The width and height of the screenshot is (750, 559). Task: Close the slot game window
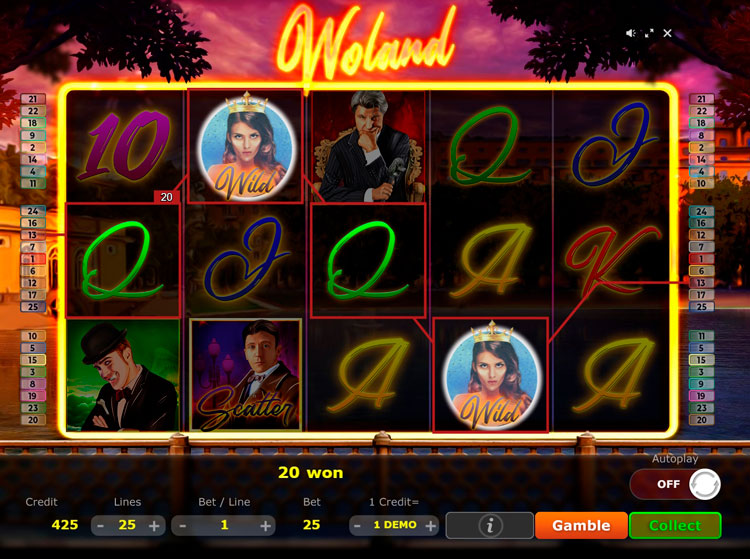coord(667,33)
